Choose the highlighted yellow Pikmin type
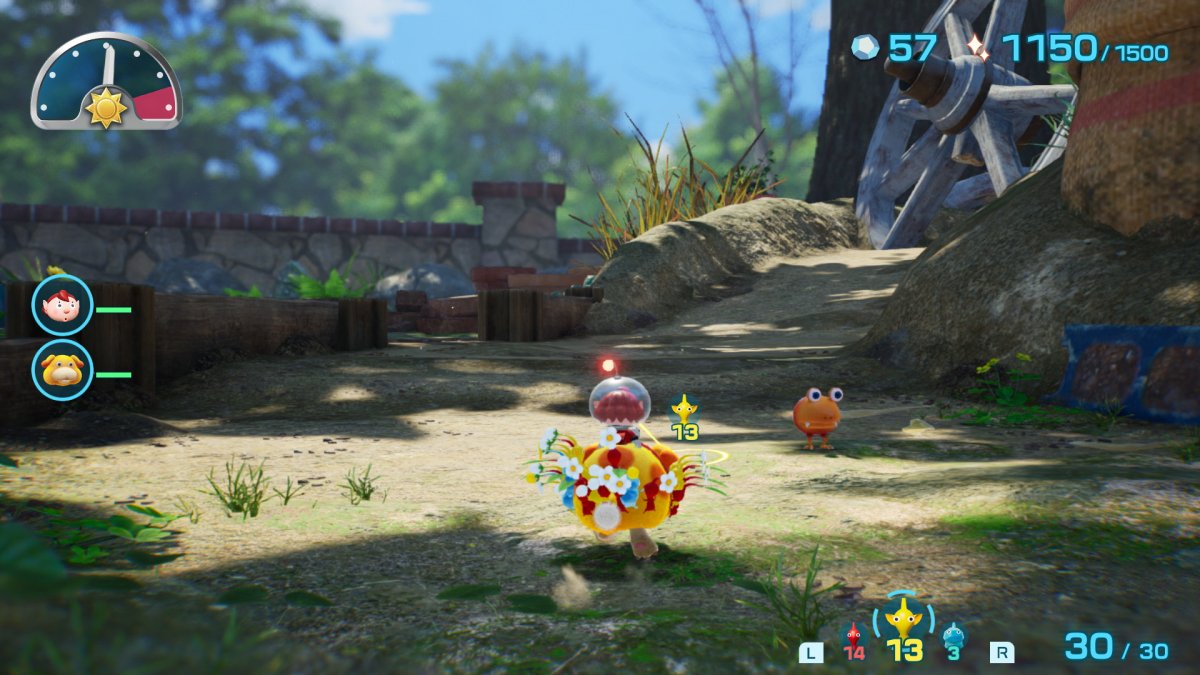 pyautogui.click(x=904, y=620)
